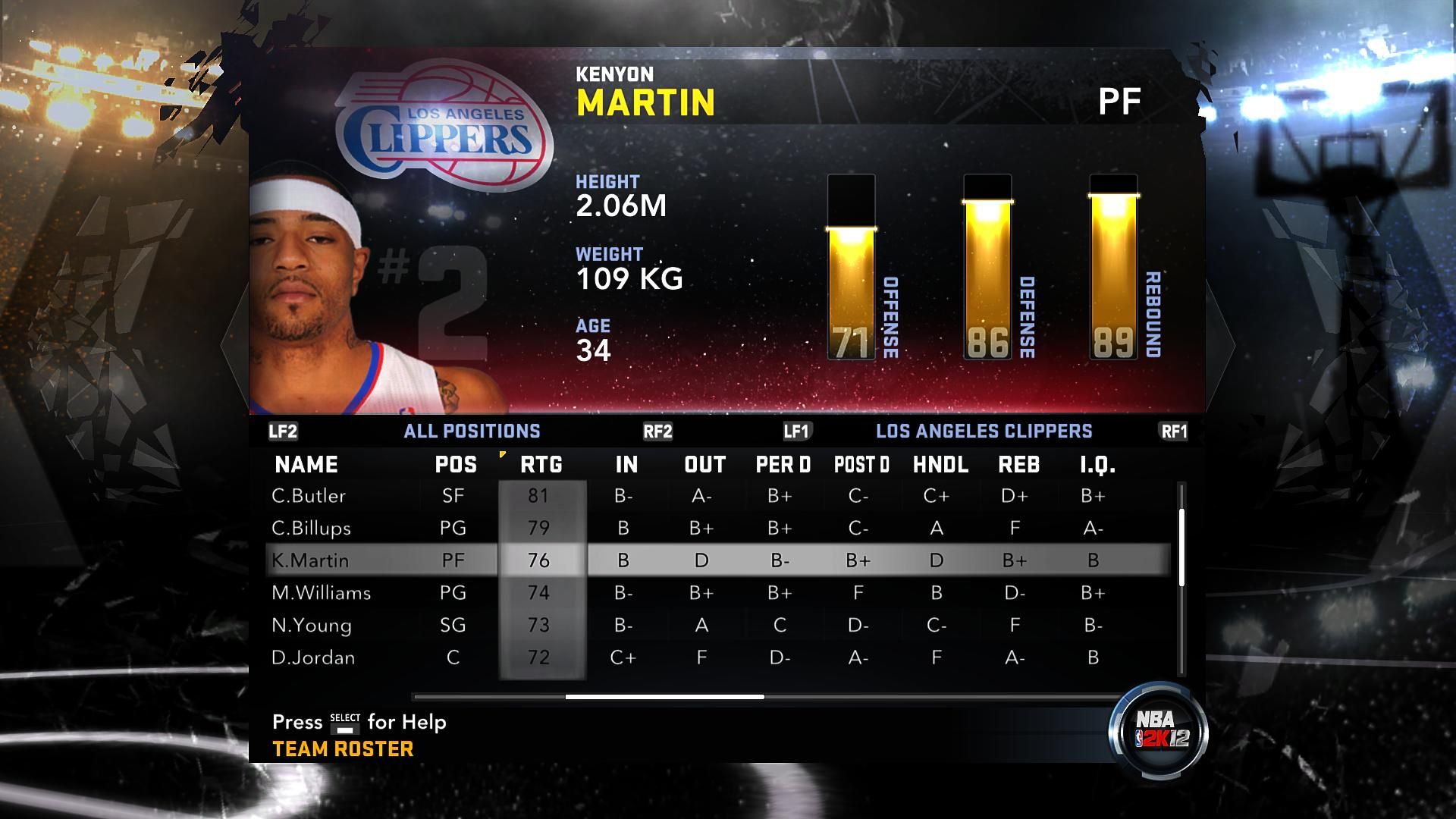The width and height of the screenshot is (1456, 819).
Task: Pick M.Williams from the roster
Action: (x=322, y=593)
